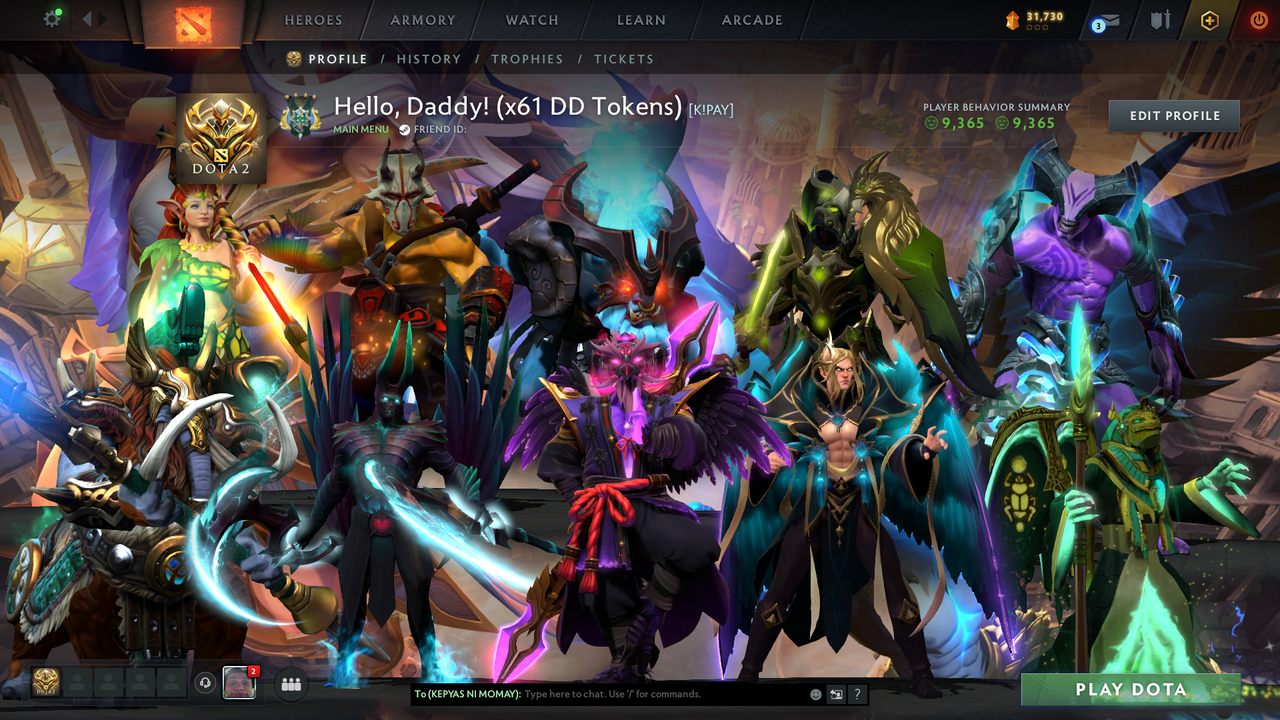
Task: Click the friends list icon
Action: tap(289, 683)
